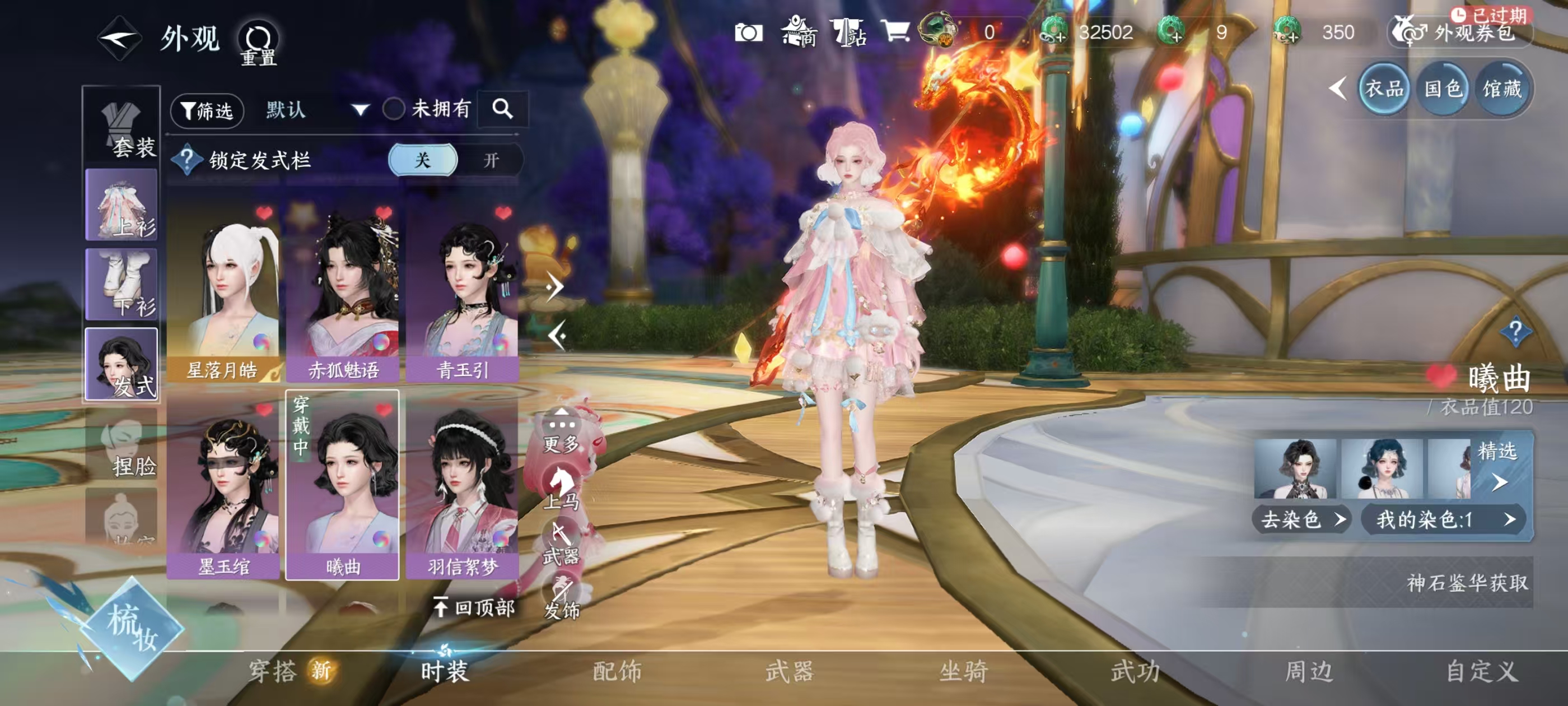Pick the 赤狐魅语 hairstyle tile
1568x706 pixels.
pyautogui.click(x=343, y=292)
